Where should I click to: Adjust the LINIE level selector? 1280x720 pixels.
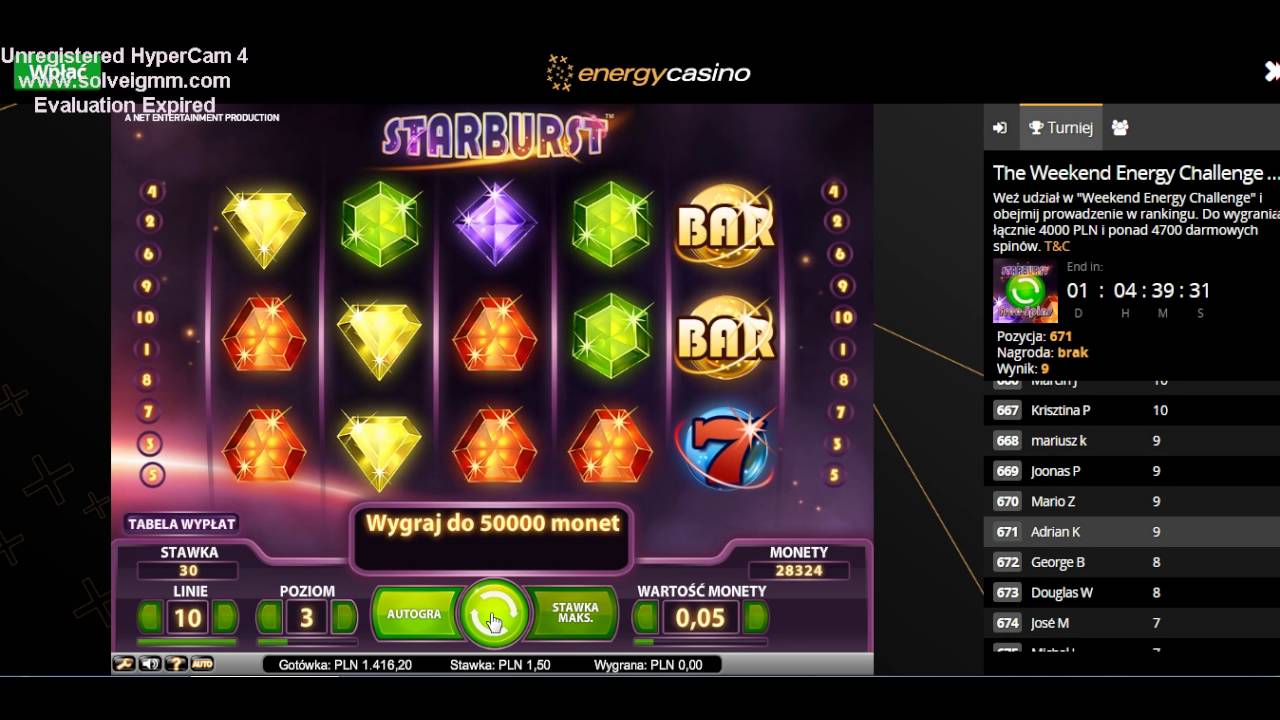click(x=189, y=616)
